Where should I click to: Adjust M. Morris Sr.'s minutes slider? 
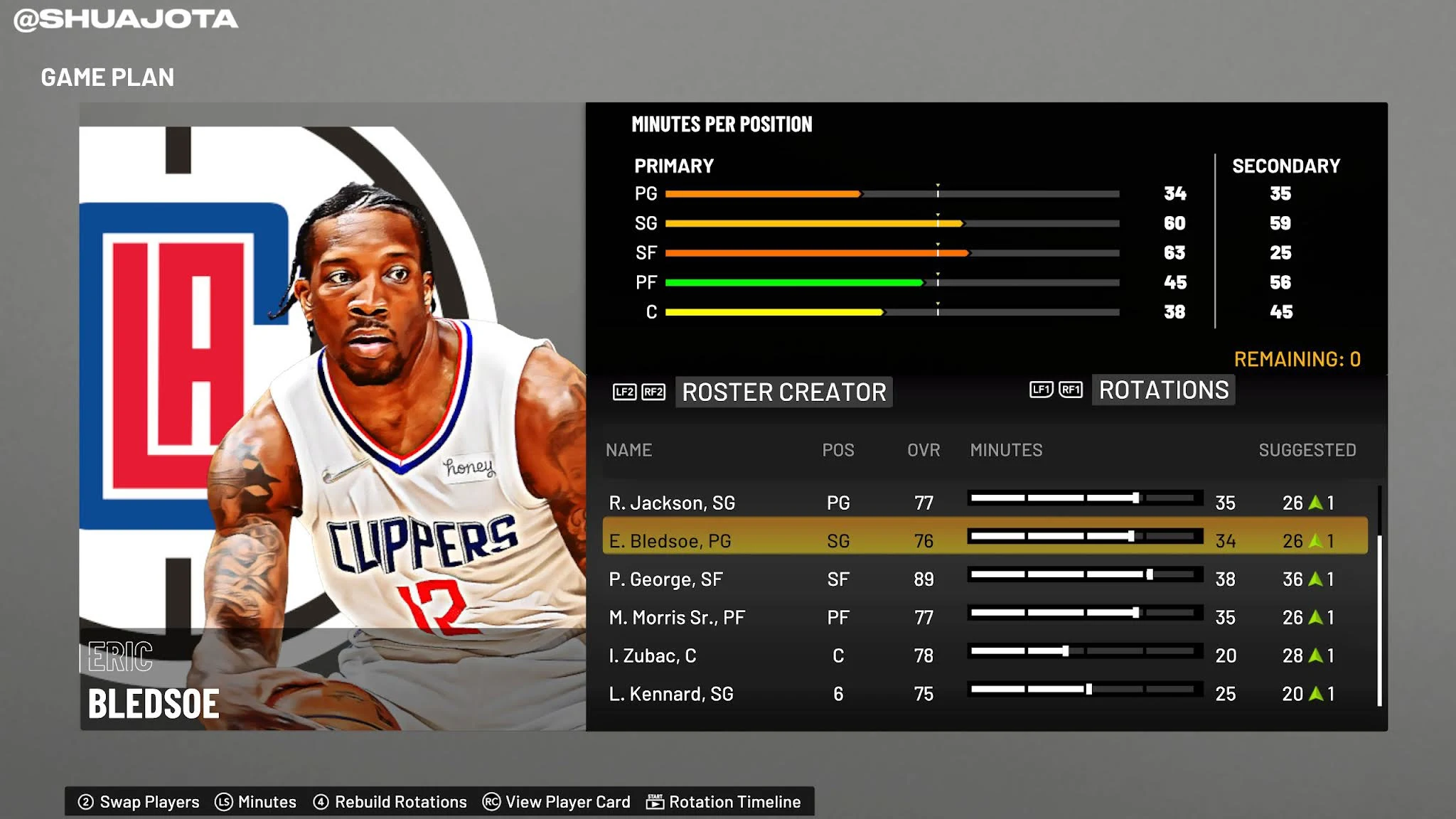(x=1135, y=613)
